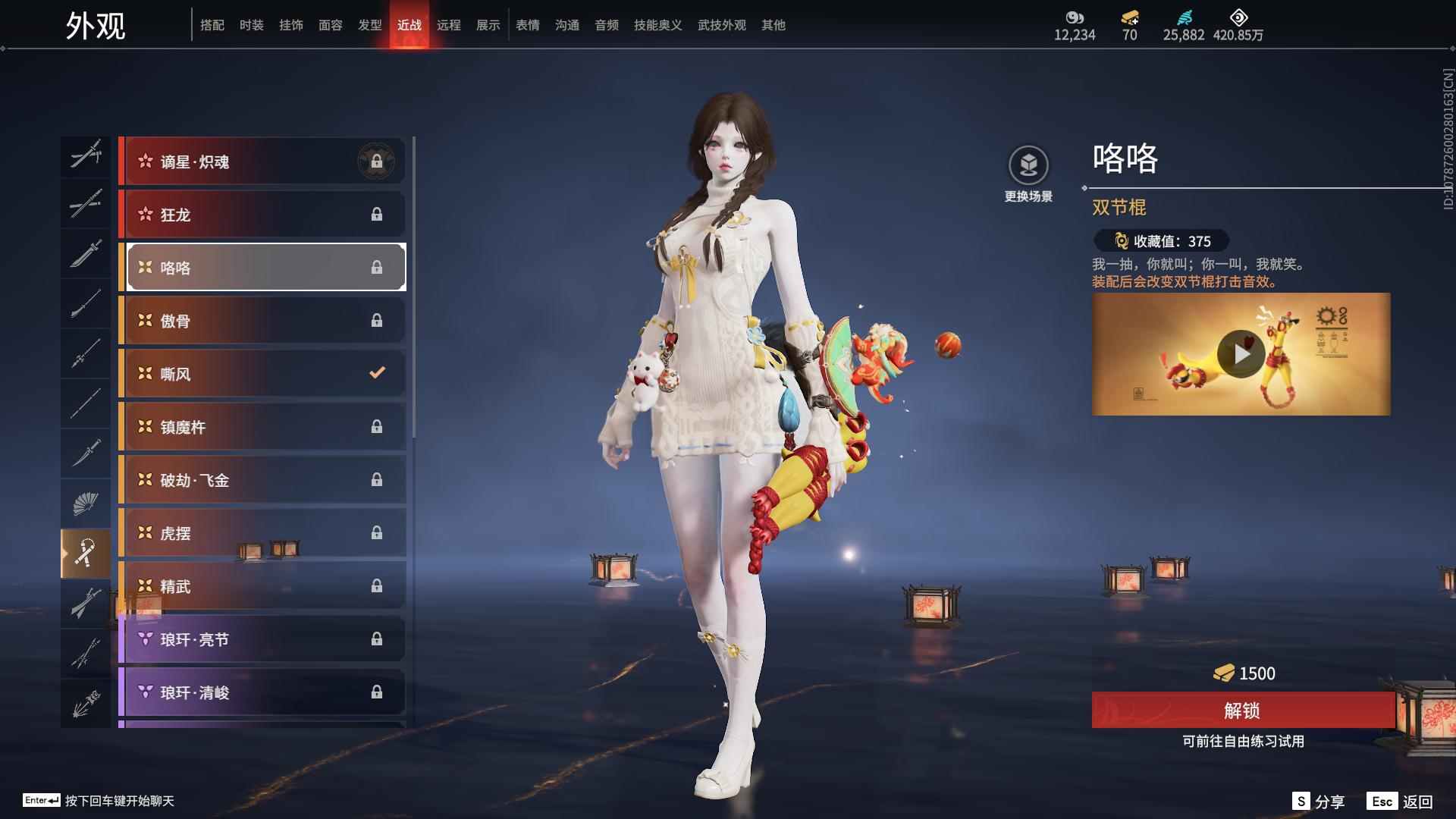Switch to the 表情 emotes tab

pos(527,24)
